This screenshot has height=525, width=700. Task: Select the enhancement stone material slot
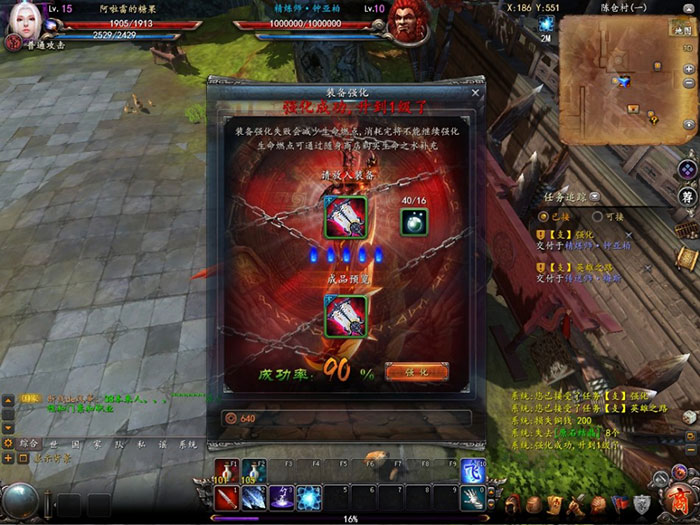coord(411,225)
